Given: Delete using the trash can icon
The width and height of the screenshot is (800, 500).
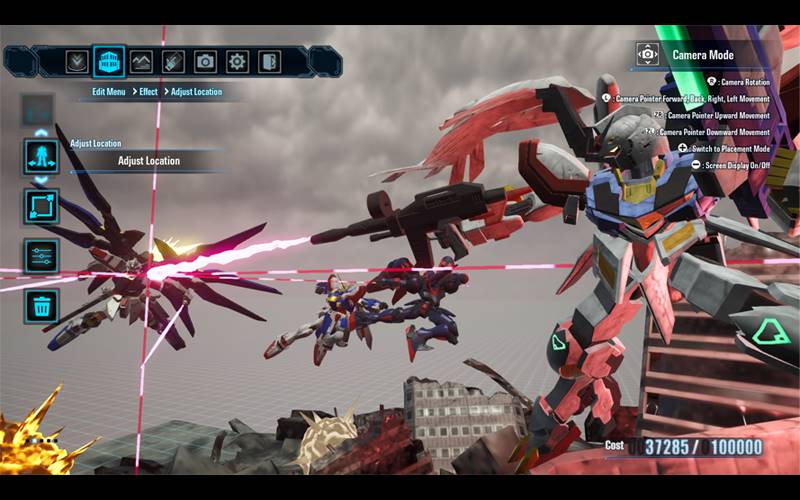Looking at the screenshot, I should (x=41, y=305).
